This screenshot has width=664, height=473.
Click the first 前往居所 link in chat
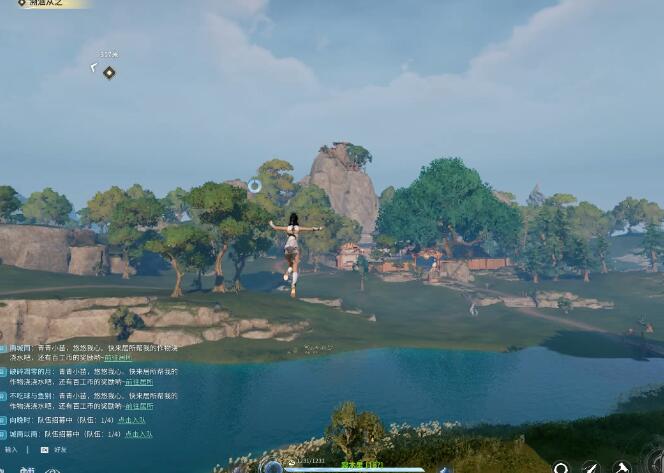coord(118,358)
